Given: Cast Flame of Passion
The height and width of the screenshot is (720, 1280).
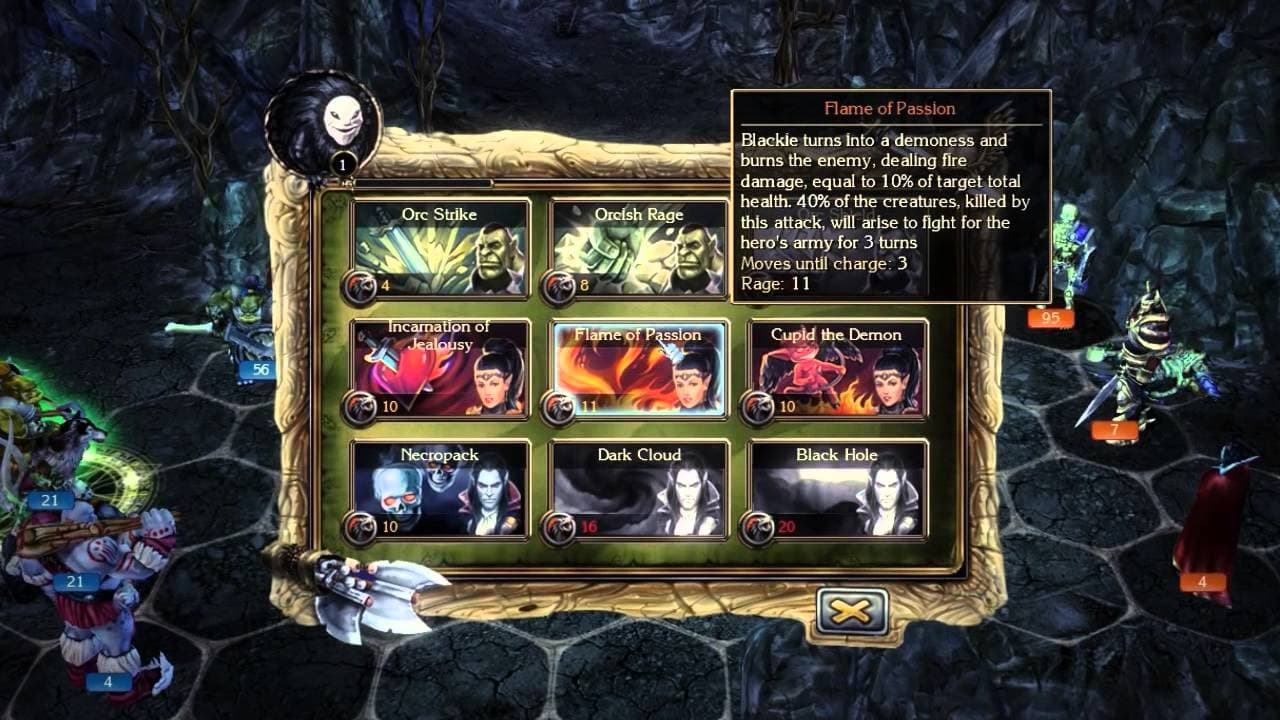Looking at the screenshot, I should click(x=637, y=370).
